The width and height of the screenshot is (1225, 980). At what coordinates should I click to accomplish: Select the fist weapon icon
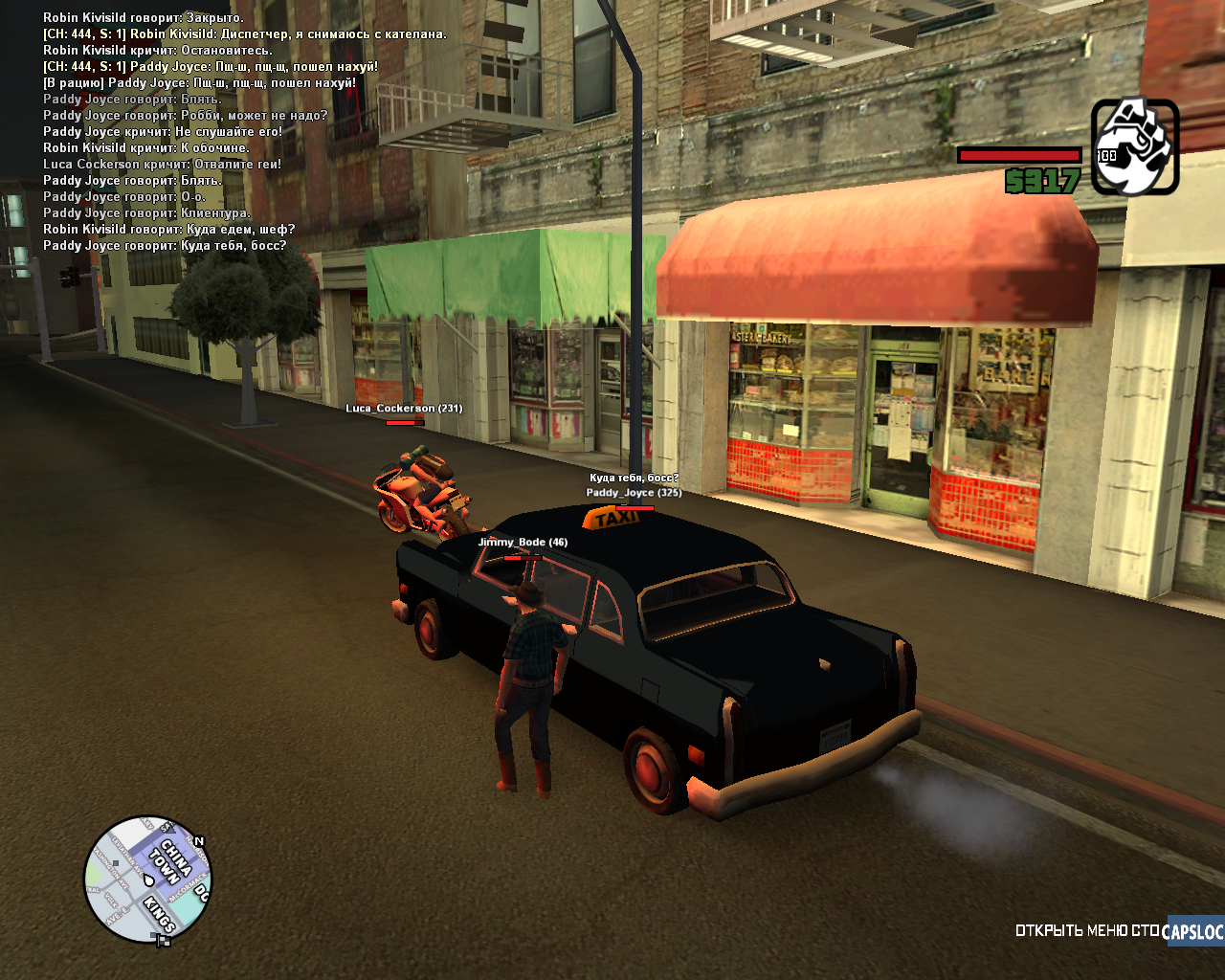1134,147
